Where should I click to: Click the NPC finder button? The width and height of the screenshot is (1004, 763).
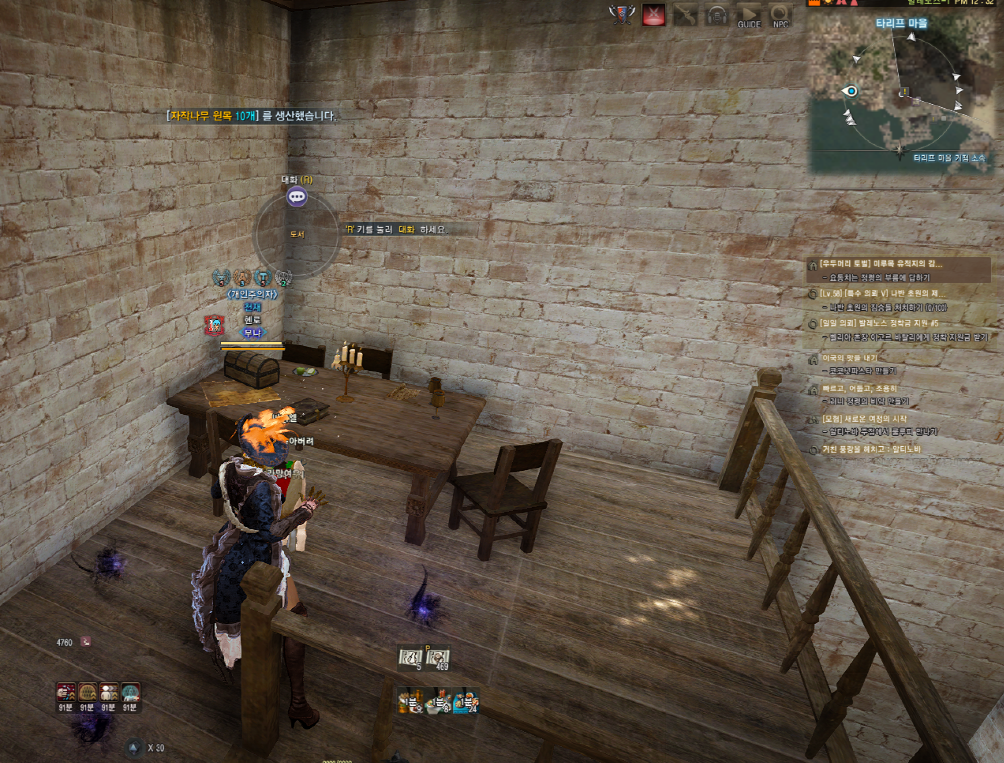[x=781, y=16]
